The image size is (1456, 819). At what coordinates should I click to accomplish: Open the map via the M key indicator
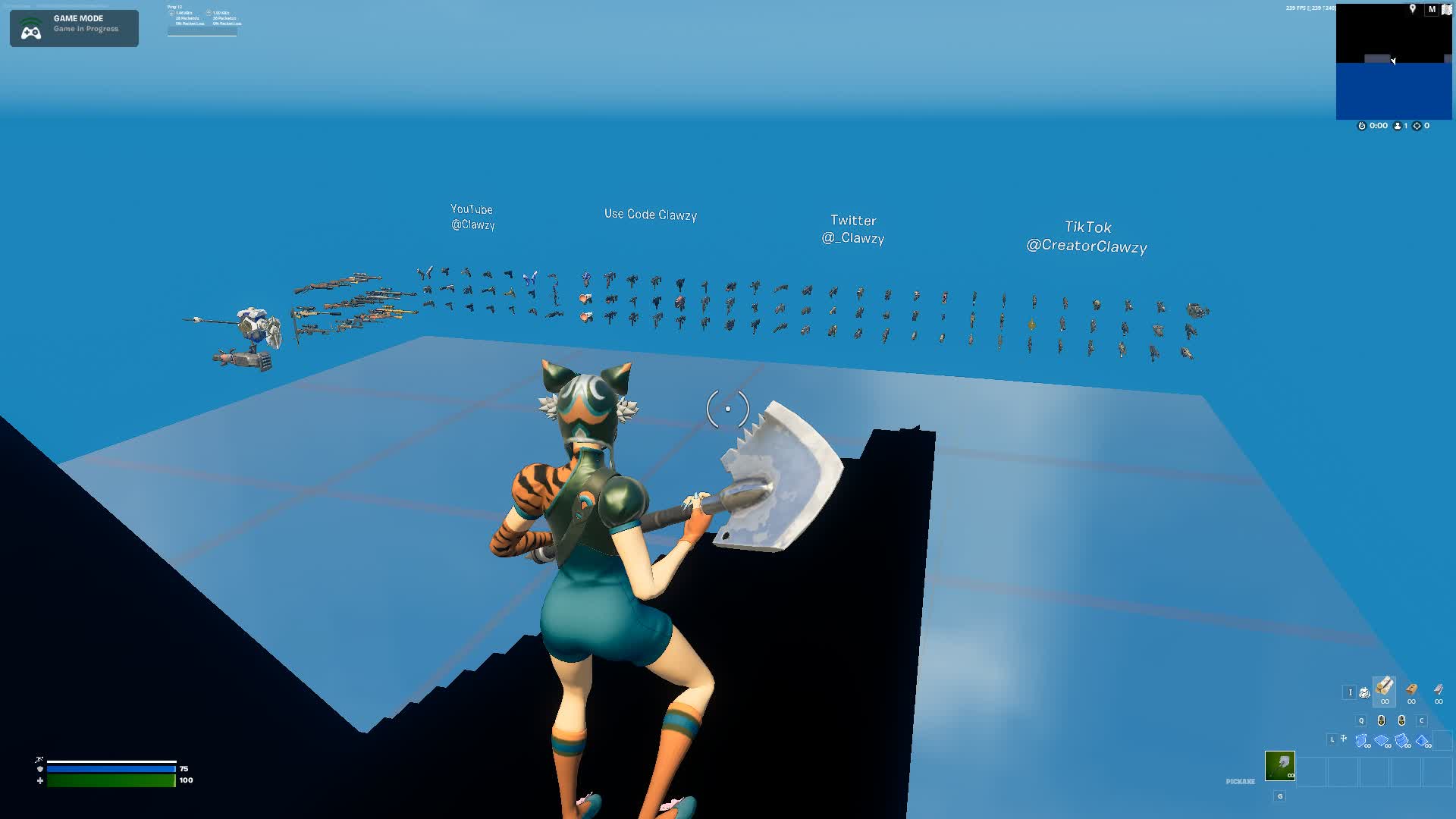point(1432,10)
